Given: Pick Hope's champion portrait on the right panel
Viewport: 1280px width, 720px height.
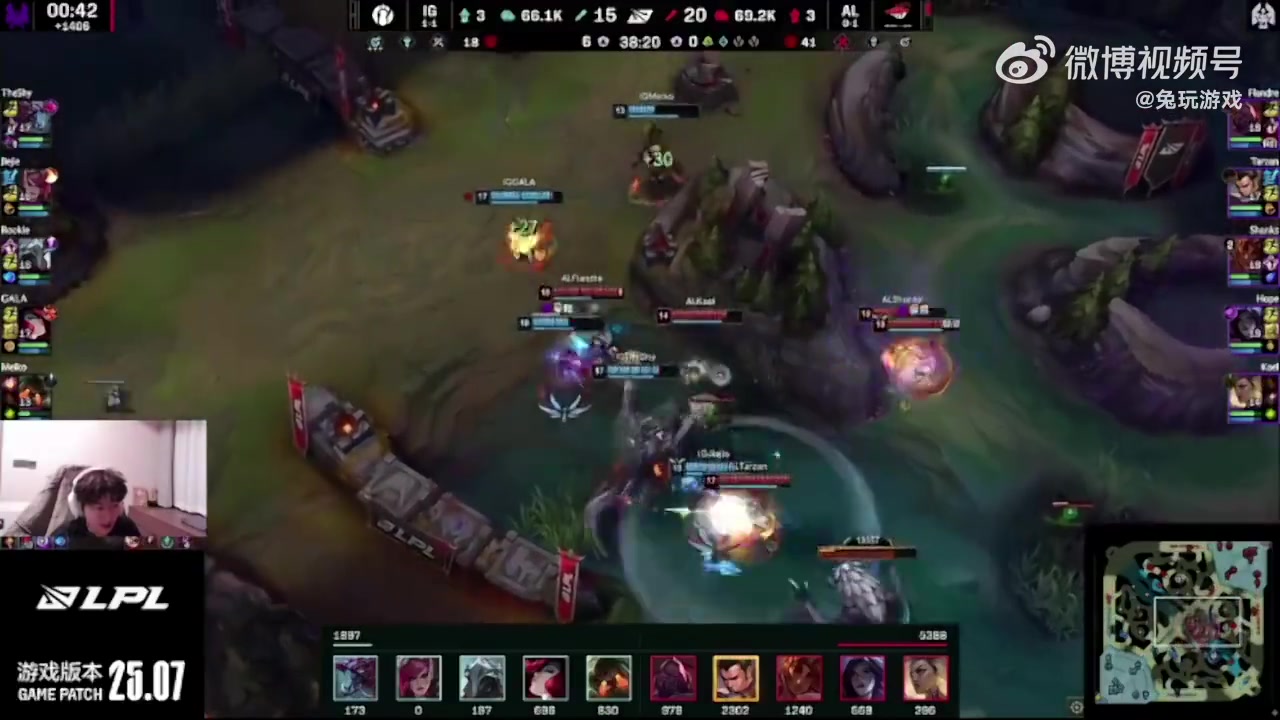Looking at the screenshot, I should (x=1246, y=325).
